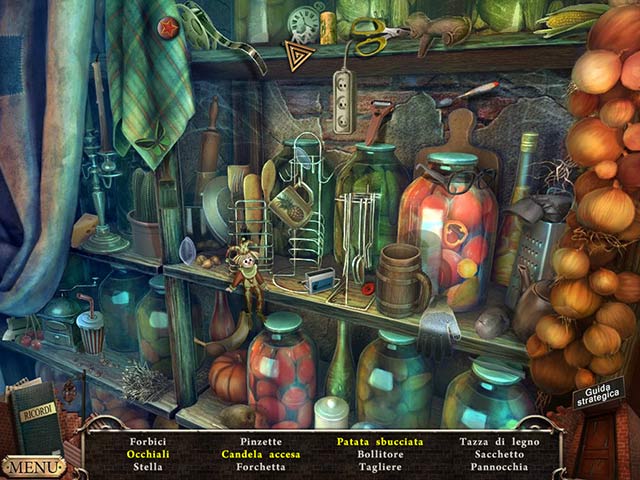Open the MENU button
This screenshot has width=640, height=480.
coord(32,467)
